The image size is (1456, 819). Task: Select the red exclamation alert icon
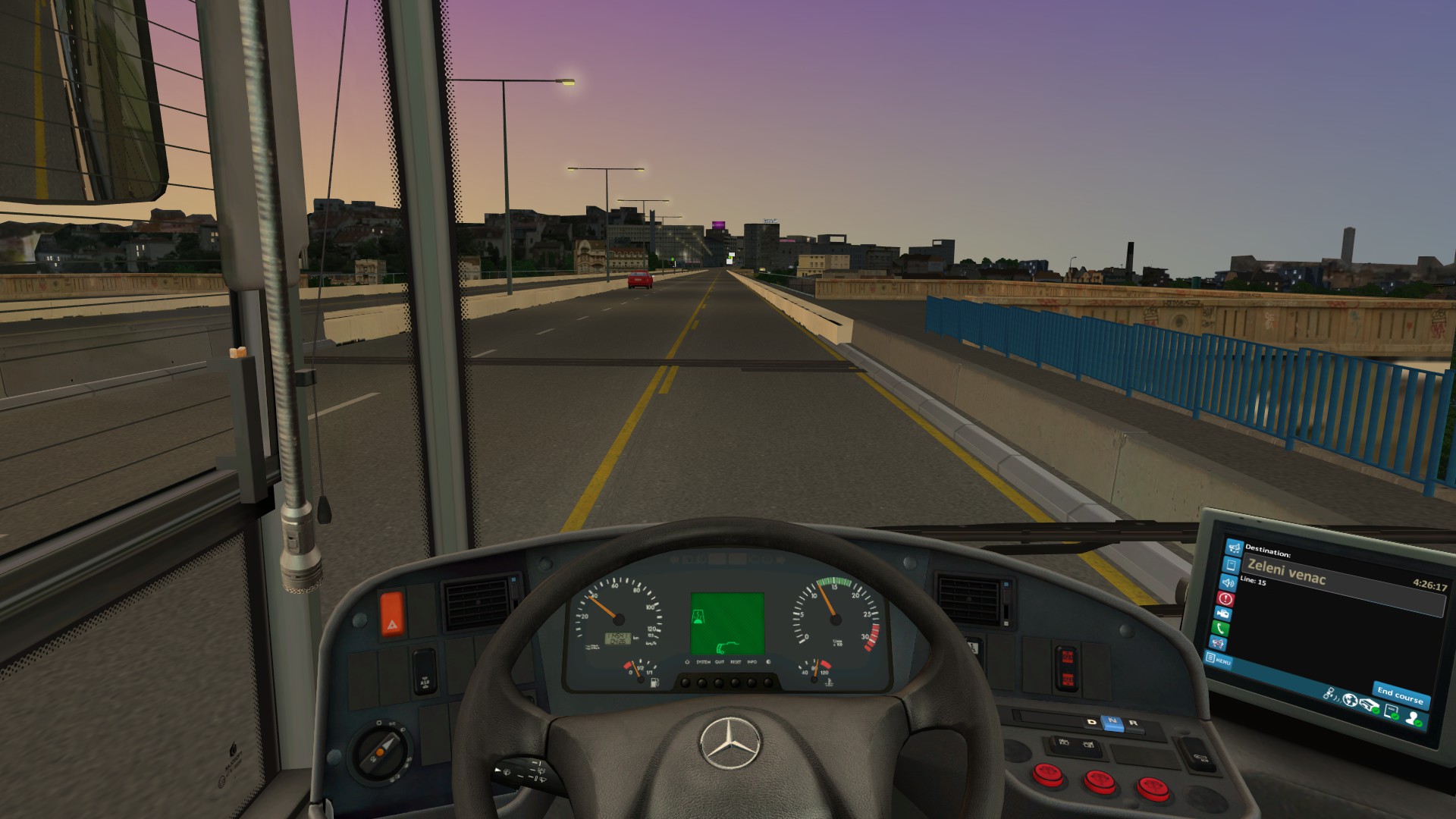[x=1225, y=598]
